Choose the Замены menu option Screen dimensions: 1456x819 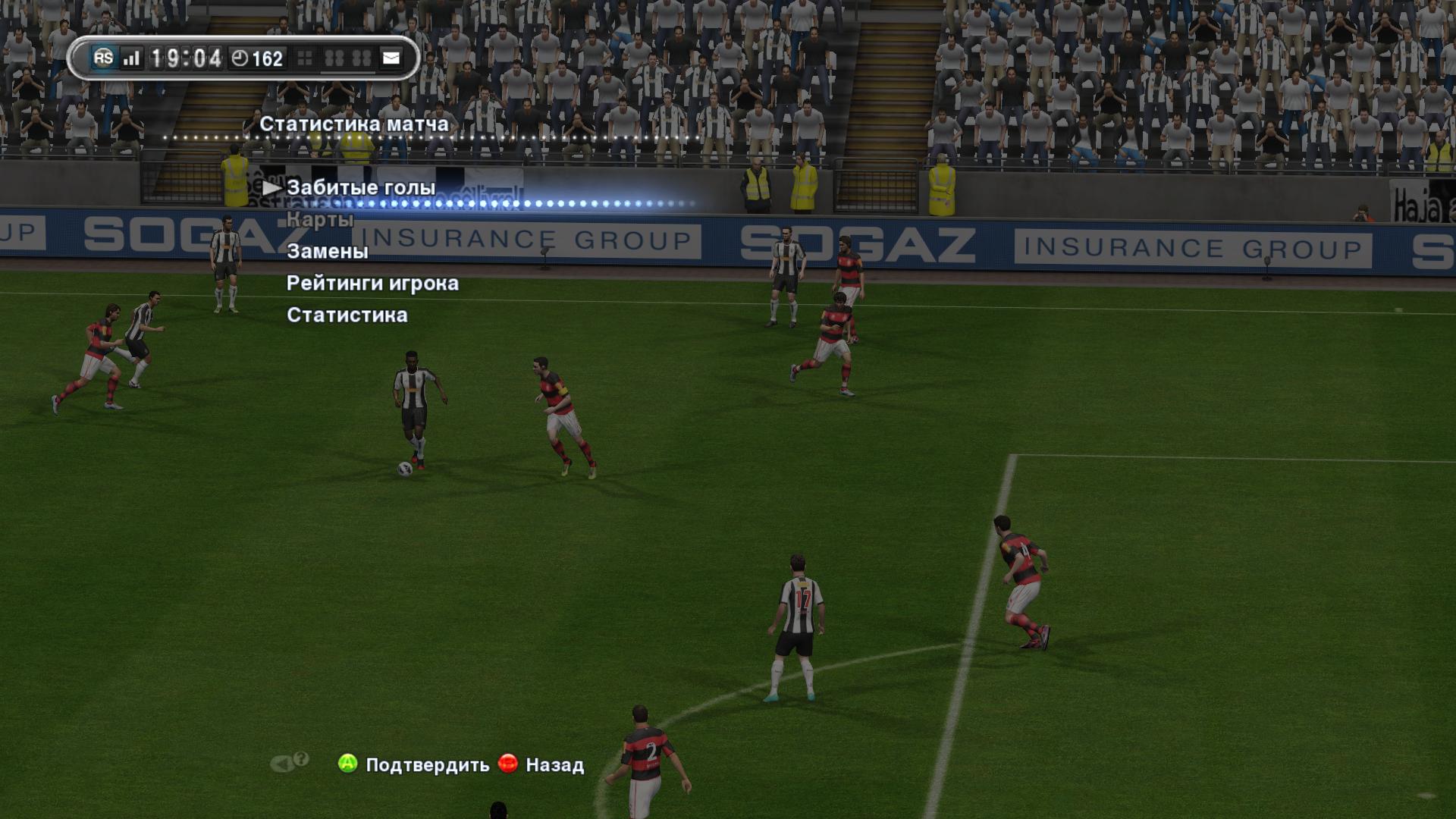[x=327, y=251]
